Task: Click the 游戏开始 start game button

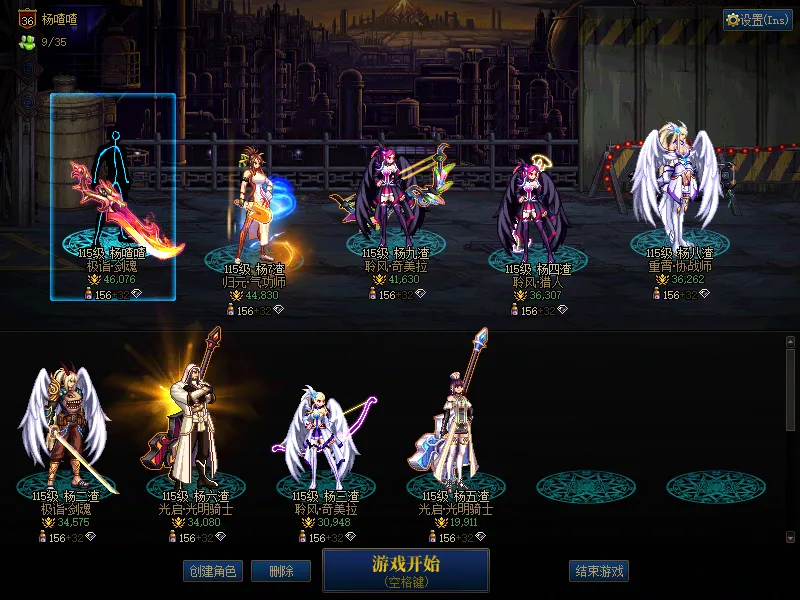Action: pos(405,569)
